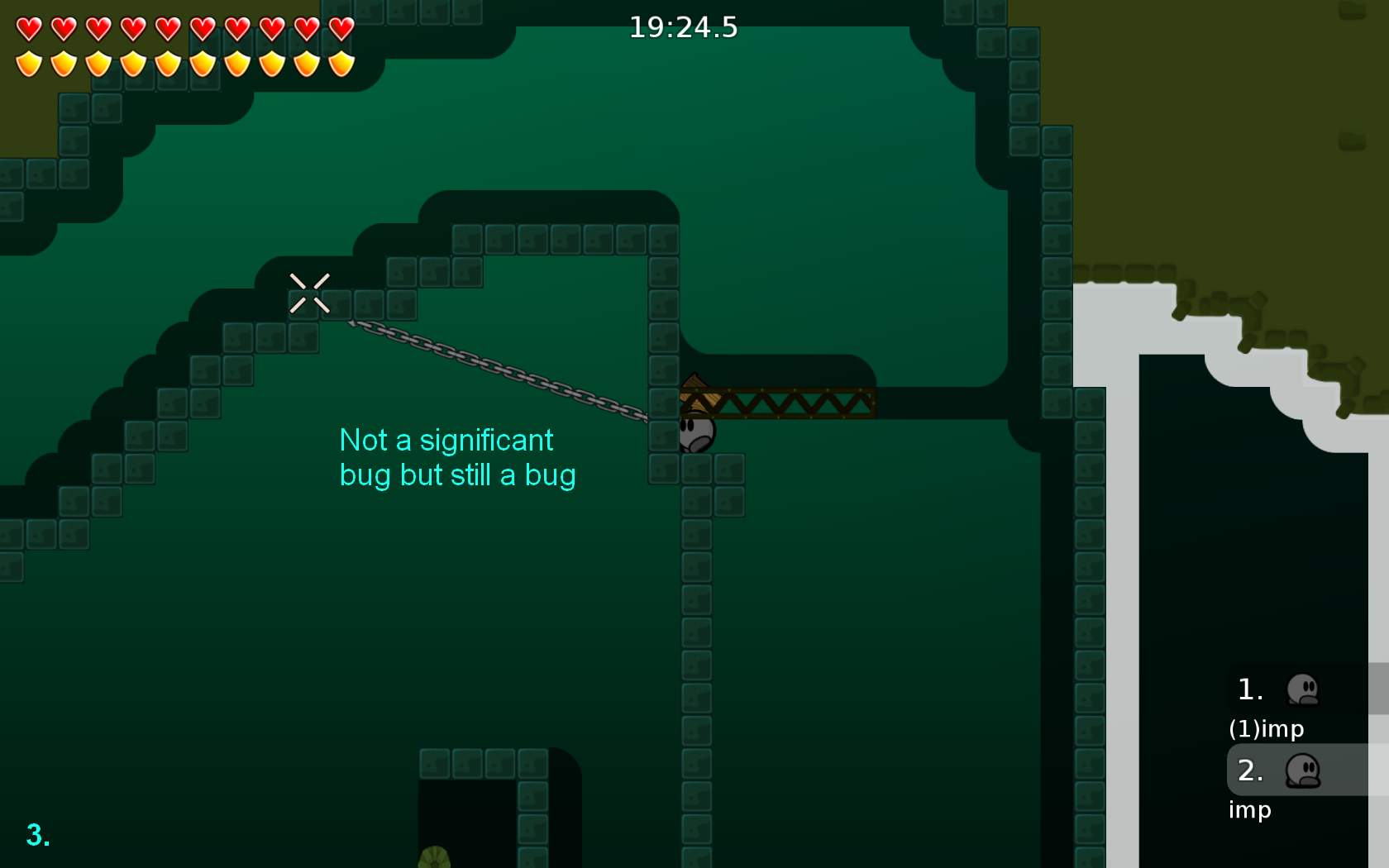
Task: Click the middle heart of the health bar
Action: [166, 27]
